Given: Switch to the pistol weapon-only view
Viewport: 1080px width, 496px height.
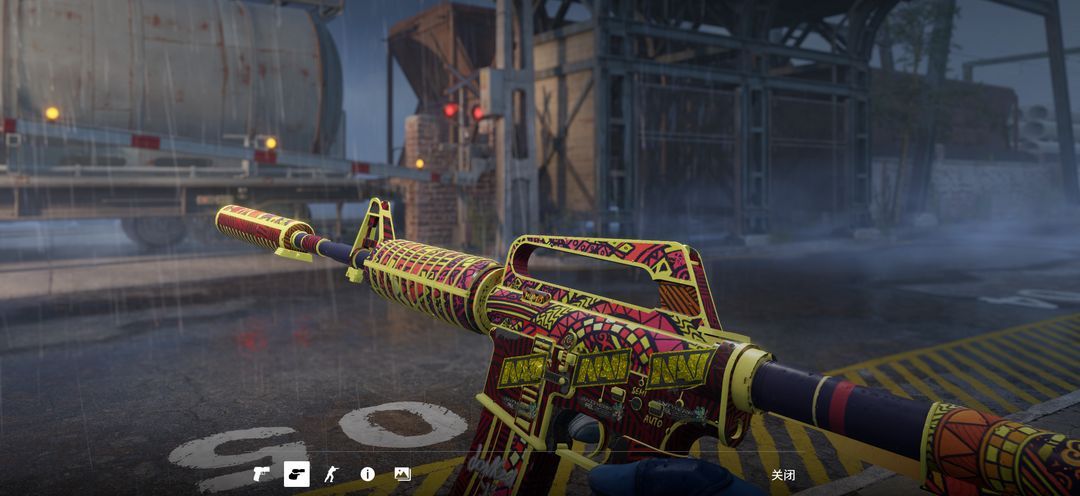Looking at the screenshot, I should (262, 474).
